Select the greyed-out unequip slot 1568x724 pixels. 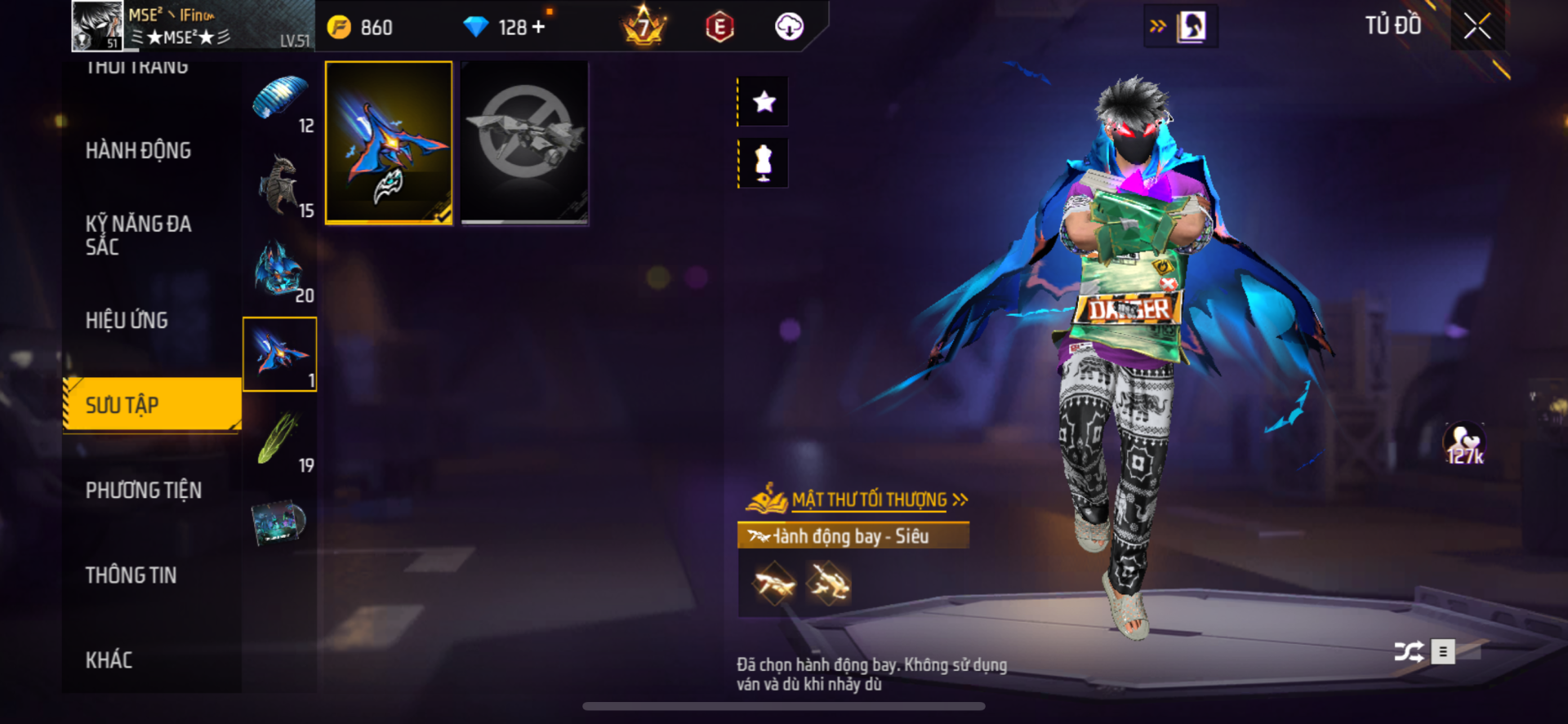tap(524, 142)
